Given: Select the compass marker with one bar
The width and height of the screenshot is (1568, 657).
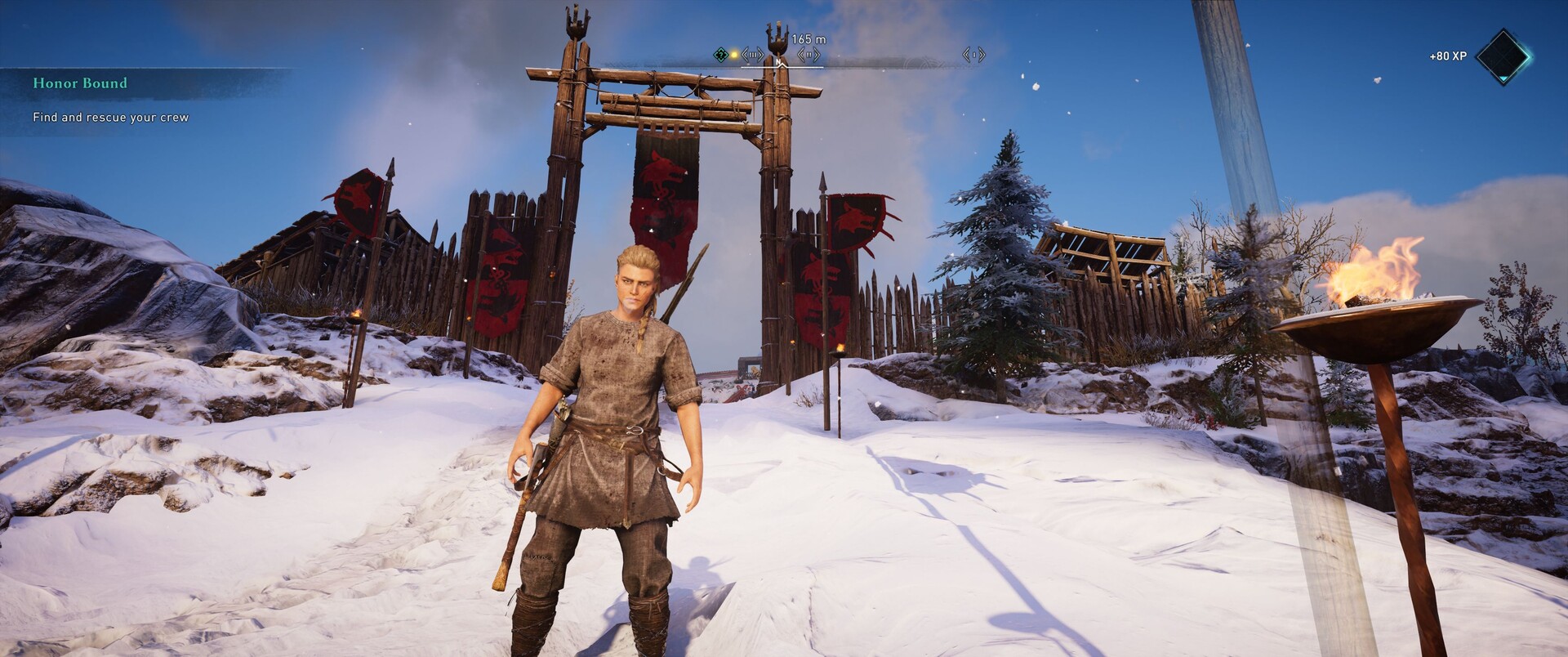Looking at the screenshot, I should 973,55.
